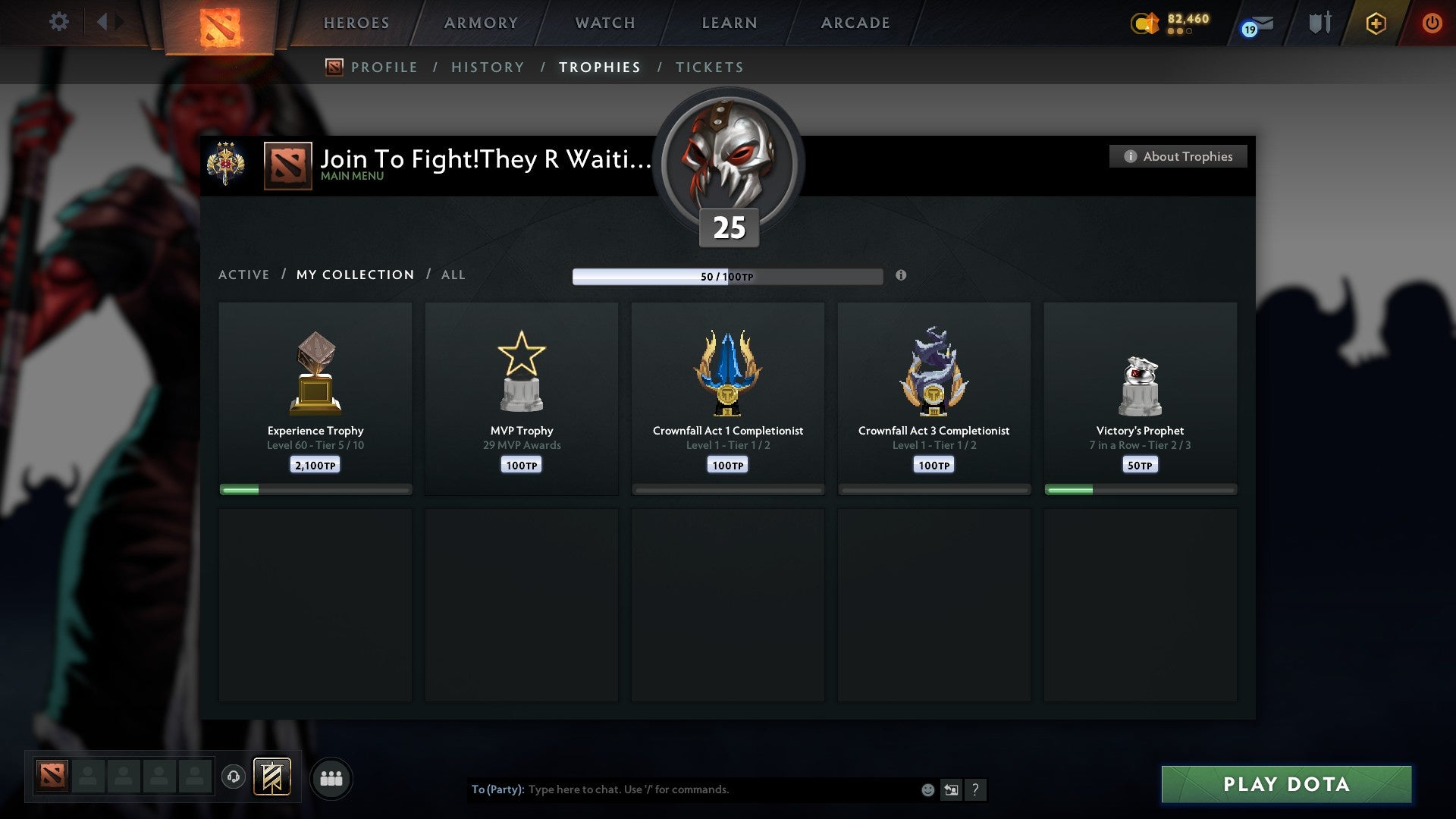Screen dimensions: 1456x819
Task: Click the party chat input field
Action: [682, 789]
